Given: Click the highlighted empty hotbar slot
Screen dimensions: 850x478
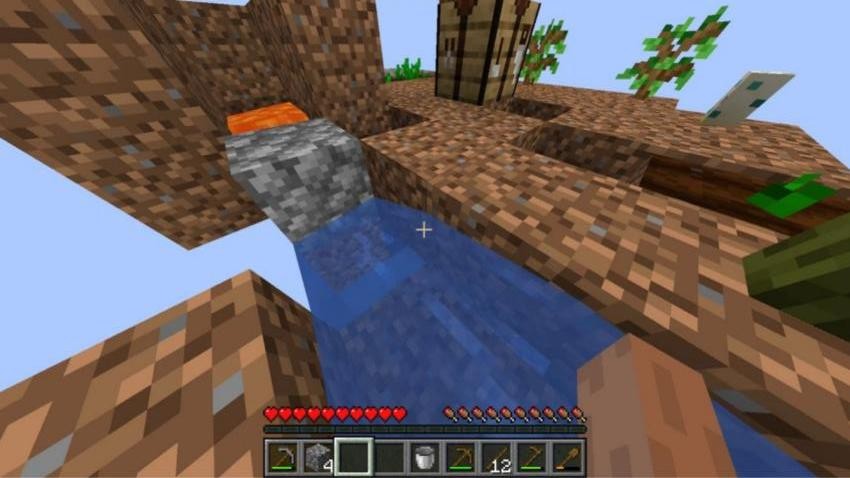Looking at the screenshot, I should (x=353, y=457).
